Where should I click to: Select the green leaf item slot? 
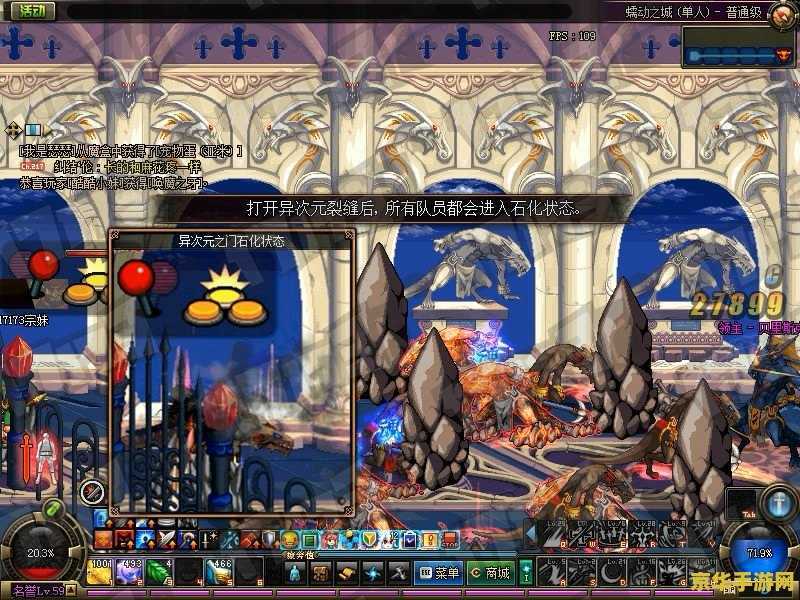coord(161,573)
